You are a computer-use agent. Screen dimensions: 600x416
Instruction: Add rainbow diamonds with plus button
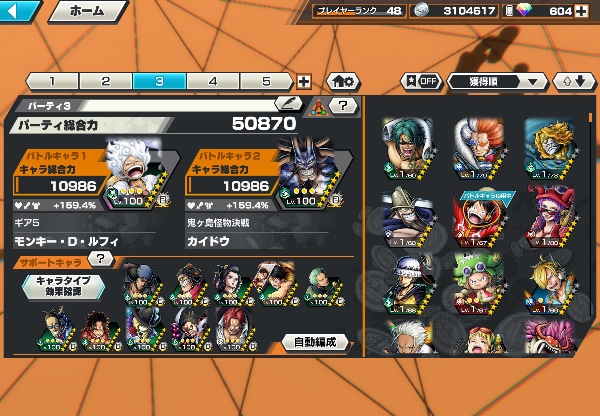583,12
